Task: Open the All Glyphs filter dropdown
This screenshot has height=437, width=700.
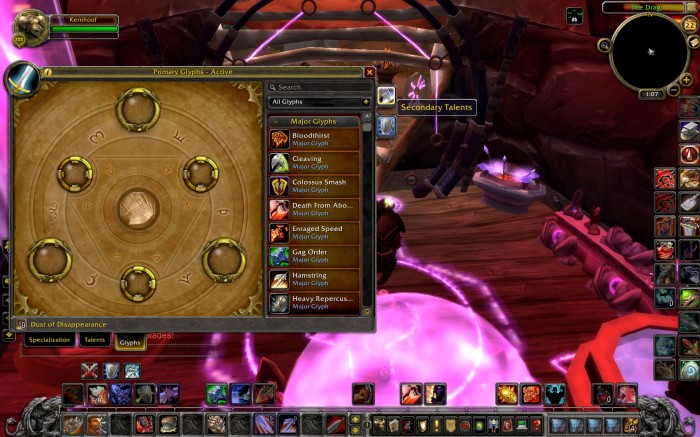Action: (x=320, y=102)
